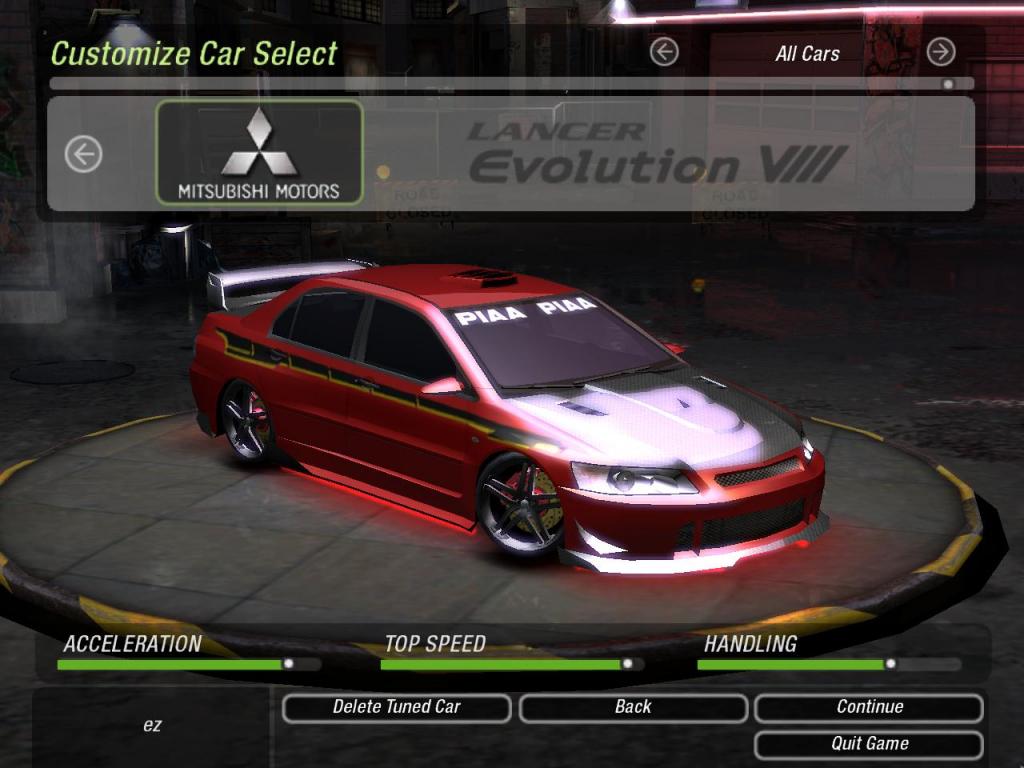Select the Mitsubishi Motors car tile
The width and height of the screenshot is (1024, 768).
click(x=259, y=153)
